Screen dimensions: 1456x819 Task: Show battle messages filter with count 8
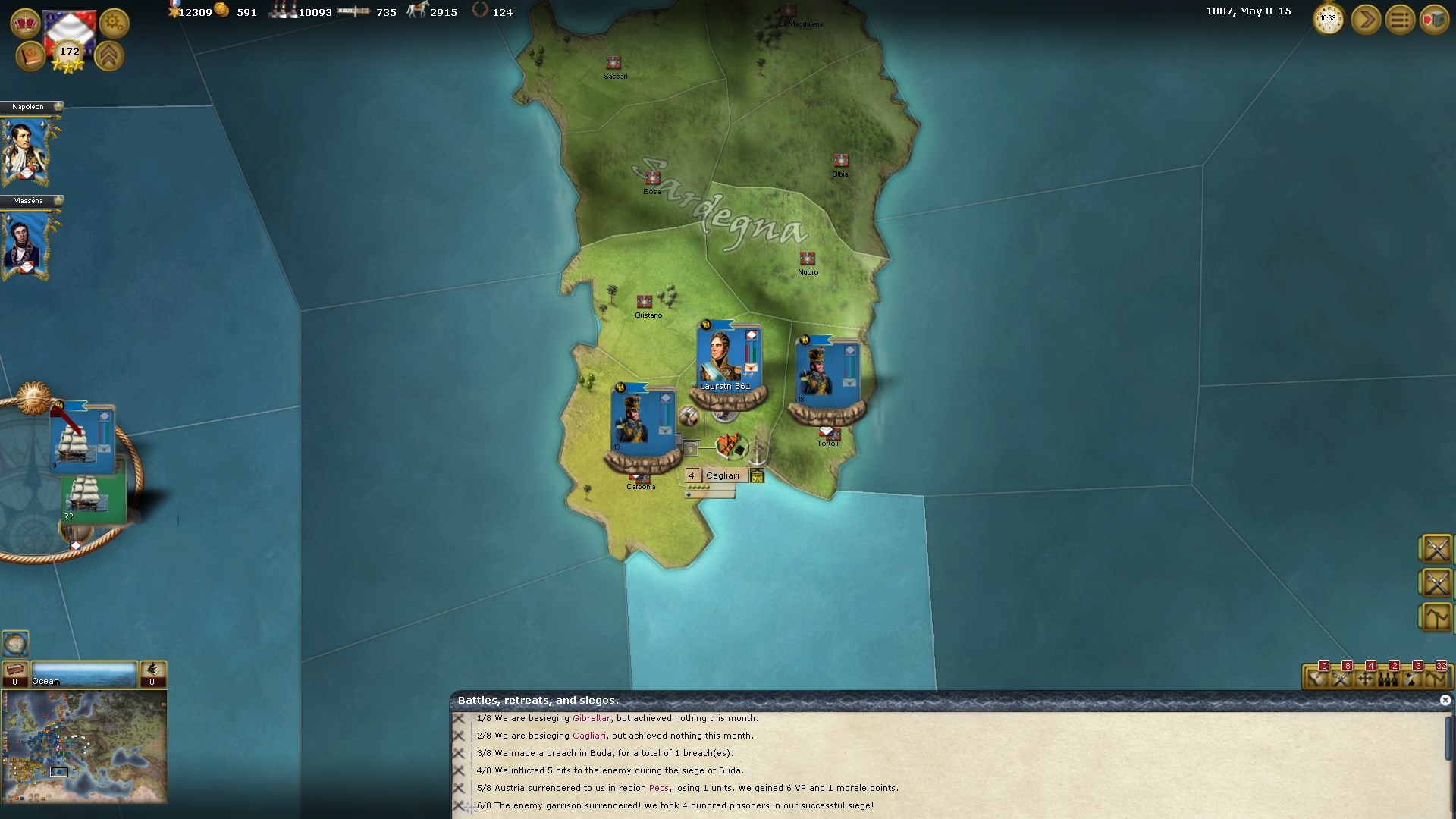1341,678
